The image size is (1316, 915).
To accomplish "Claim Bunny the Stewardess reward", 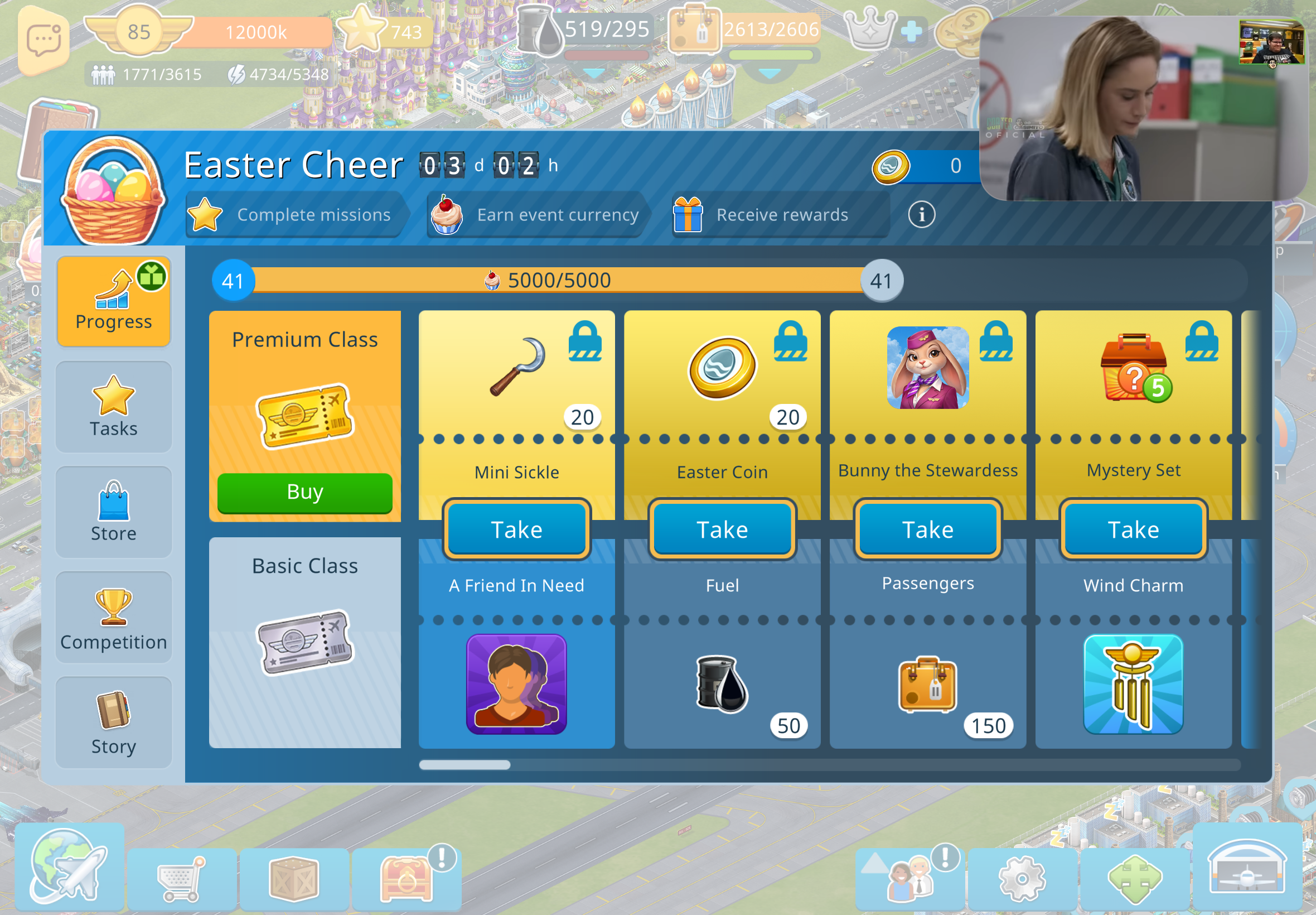I will (x=927, y=529).
